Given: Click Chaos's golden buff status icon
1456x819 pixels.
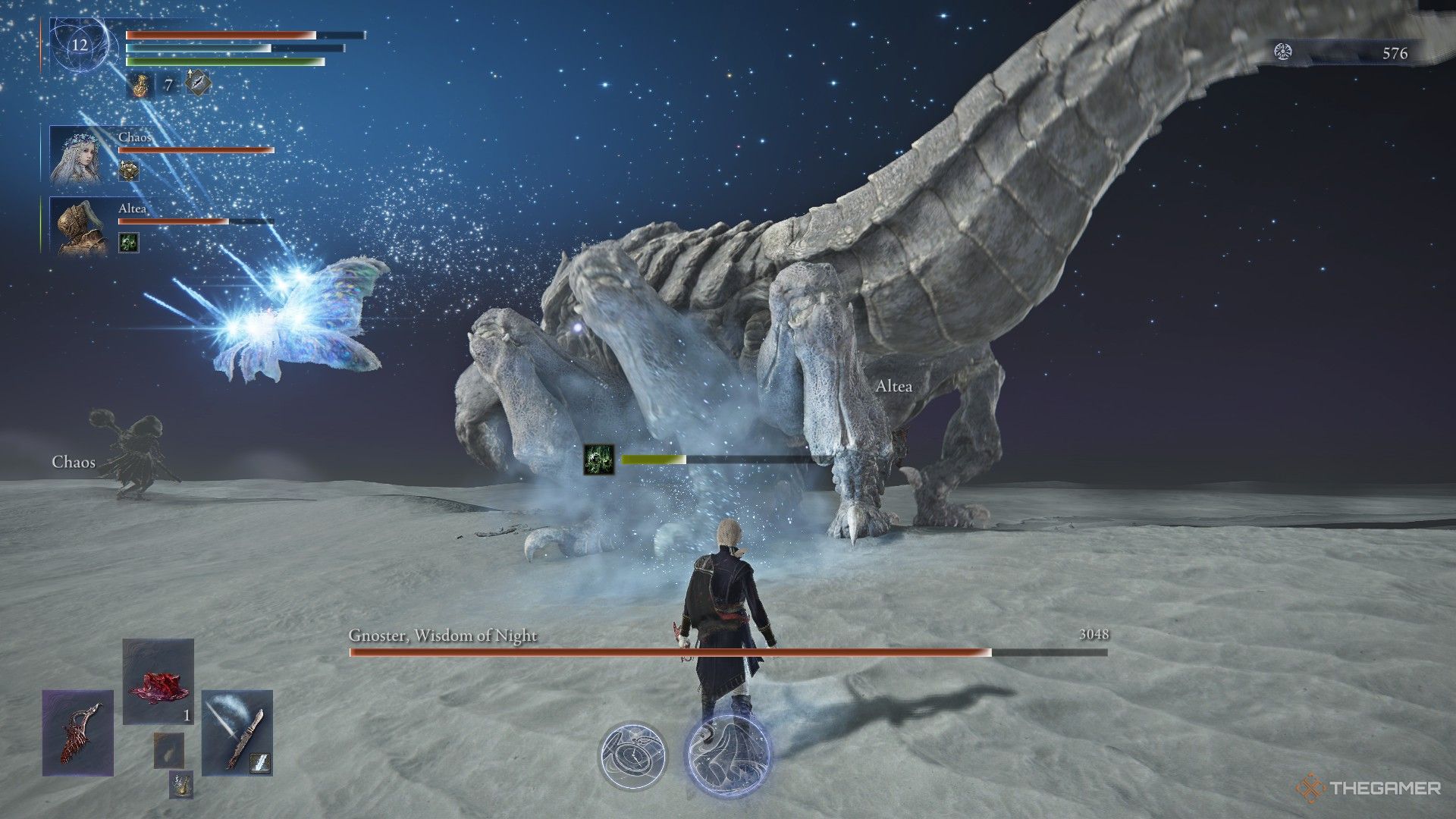Looking at the screenshot, I should (x=129, y=171).
